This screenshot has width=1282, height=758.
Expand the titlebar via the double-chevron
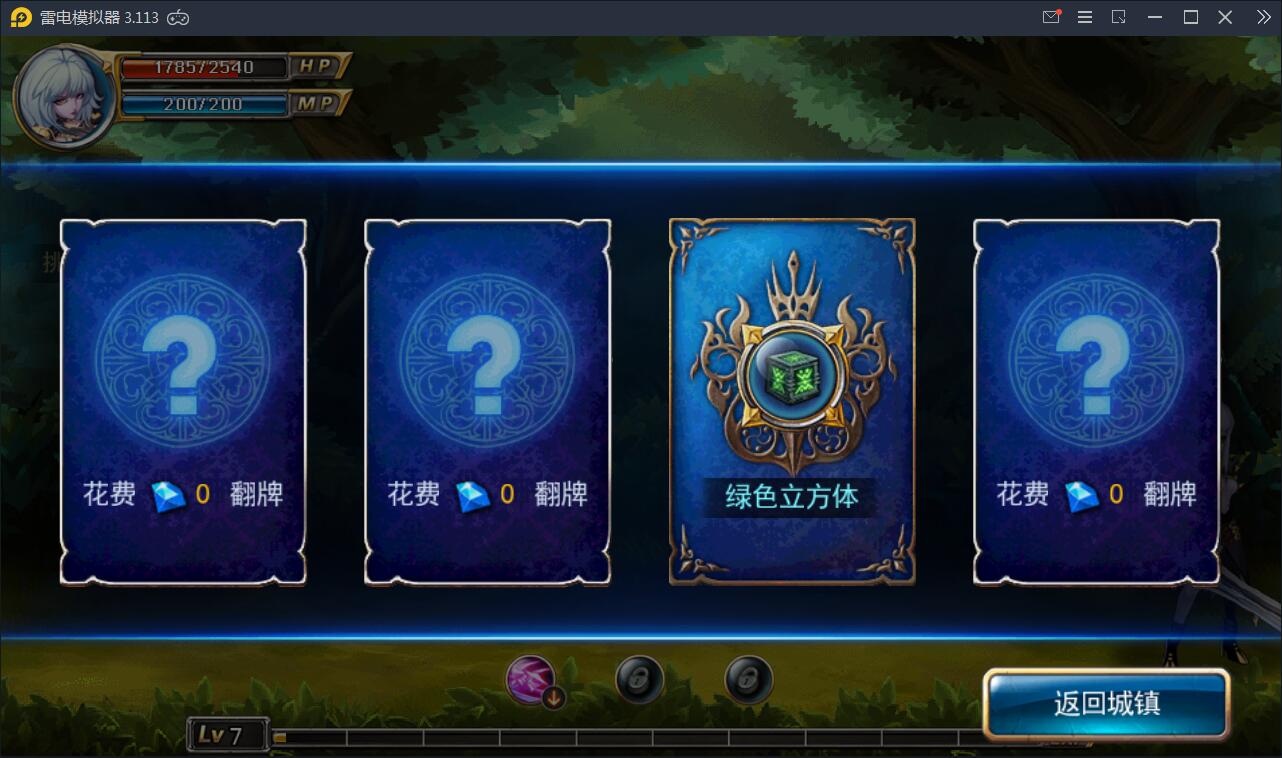[x=1264, y=17]
